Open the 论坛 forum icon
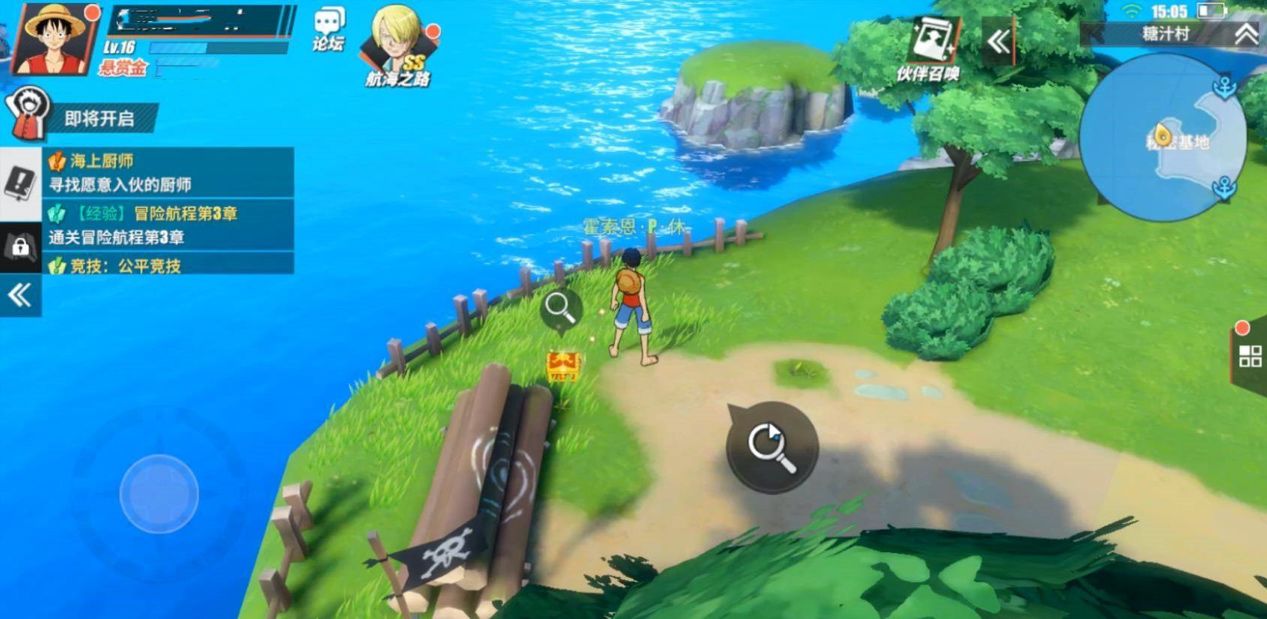Image resolution: width=1267 pixels, height=619 pixels. (329, 28)
